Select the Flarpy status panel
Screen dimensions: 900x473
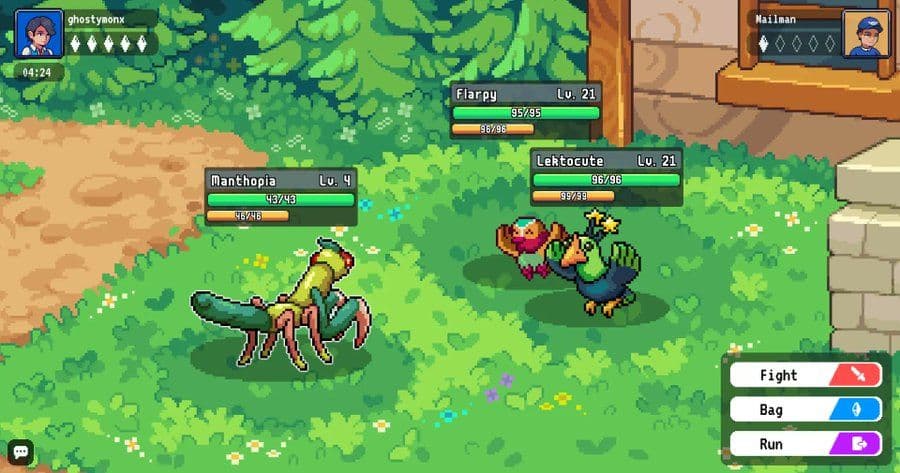point(526,109)
